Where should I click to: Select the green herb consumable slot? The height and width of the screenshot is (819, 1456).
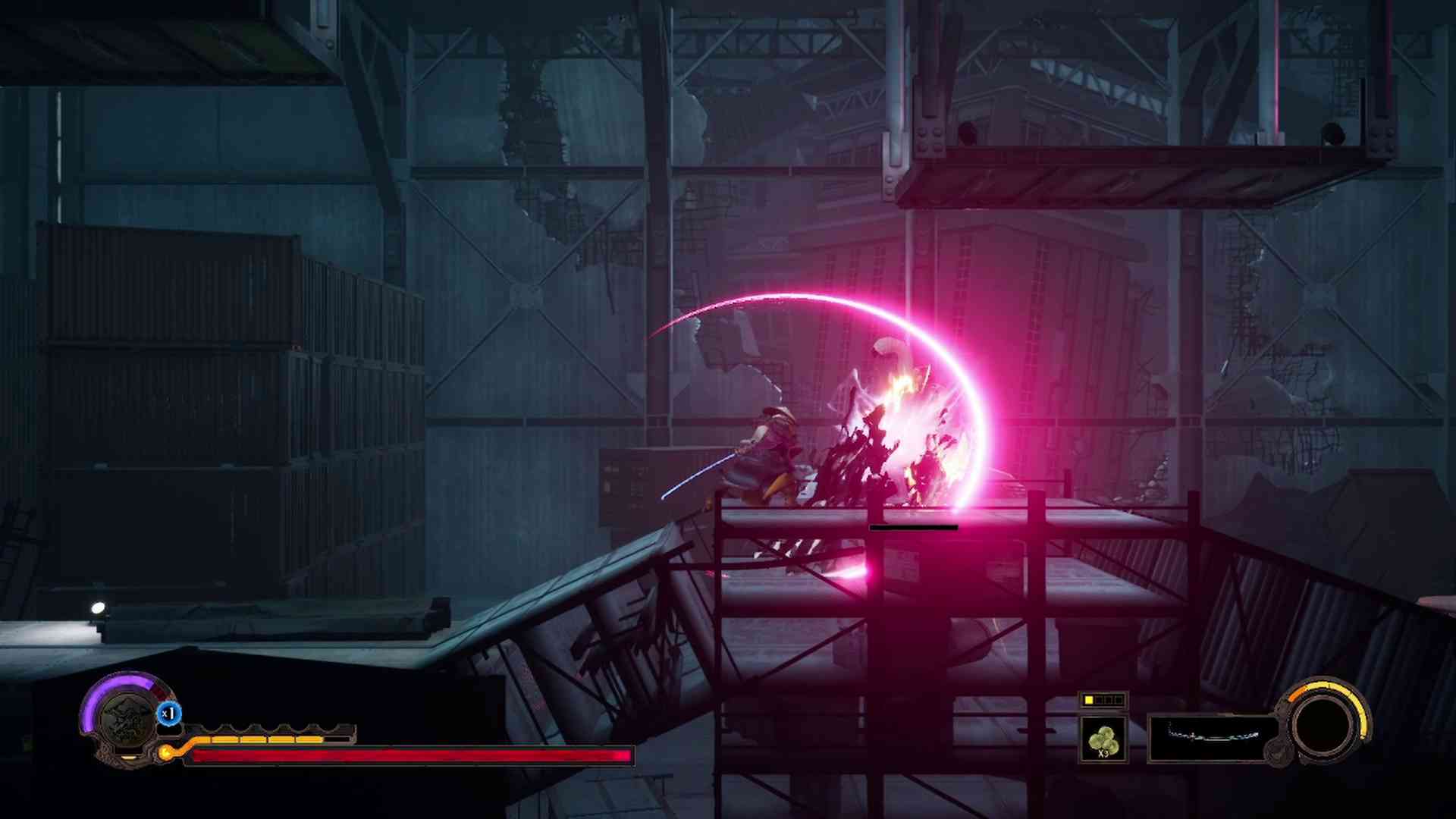[x=1103, y=739]
